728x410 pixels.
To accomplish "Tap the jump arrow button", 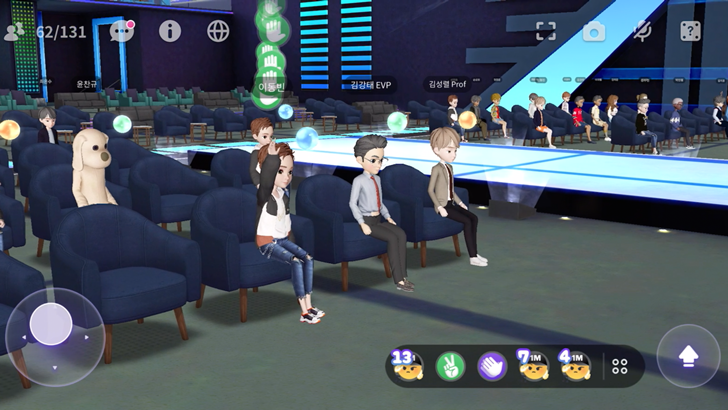I will 687,356.
